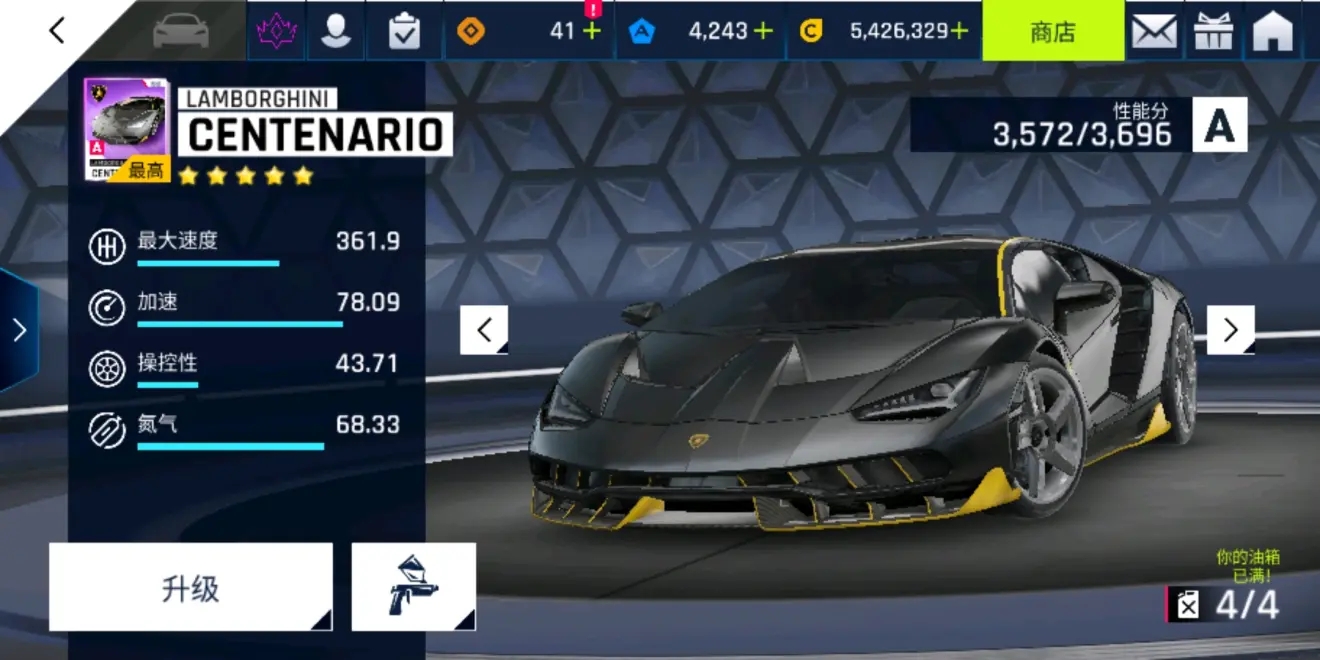Select the Centenario car card thumbnail
This screenshot has width=1320, height=660.
pyautogui.click(x=127, y=128)
